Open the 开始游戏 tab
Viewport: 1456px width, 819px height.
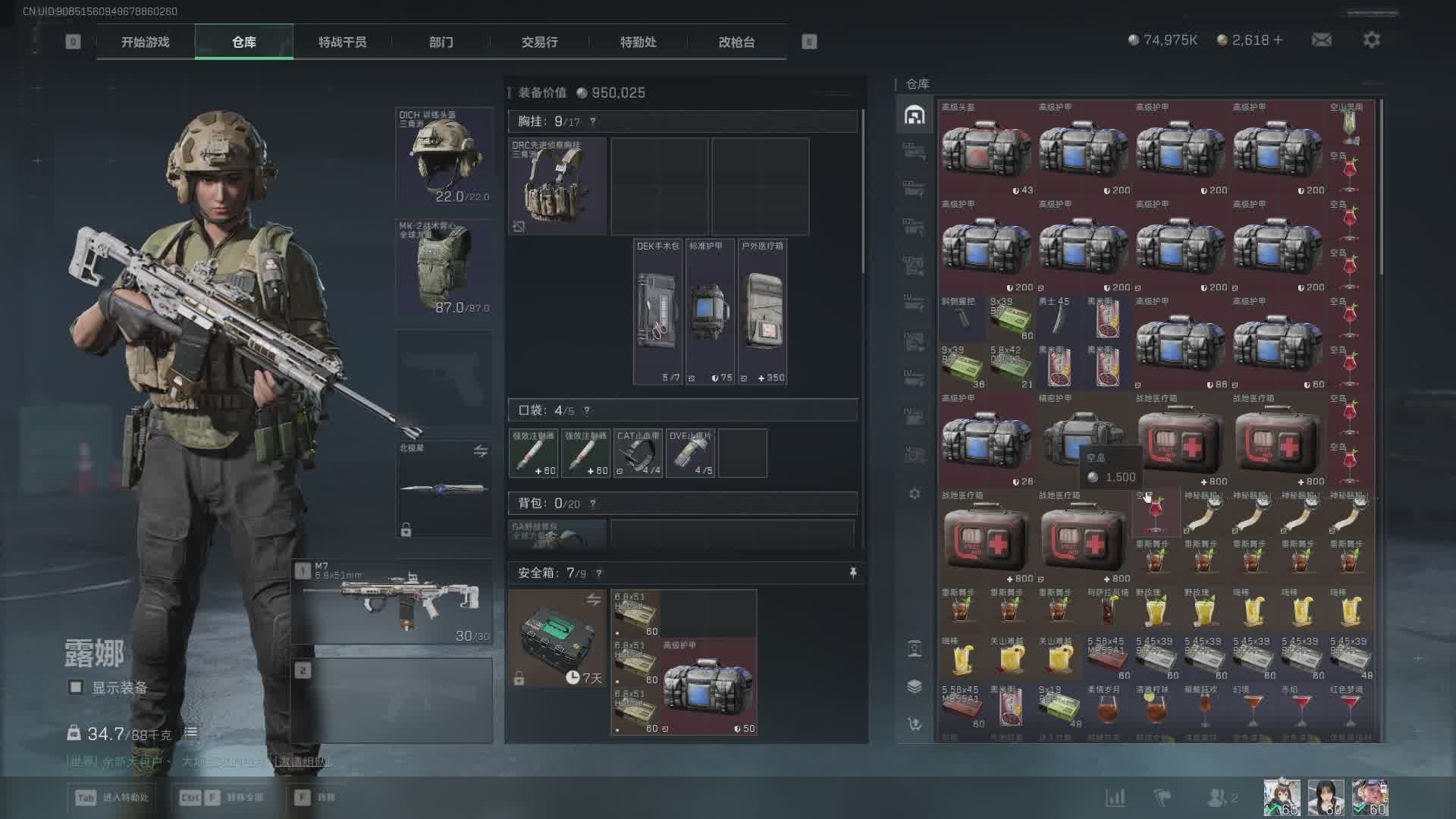145,42
